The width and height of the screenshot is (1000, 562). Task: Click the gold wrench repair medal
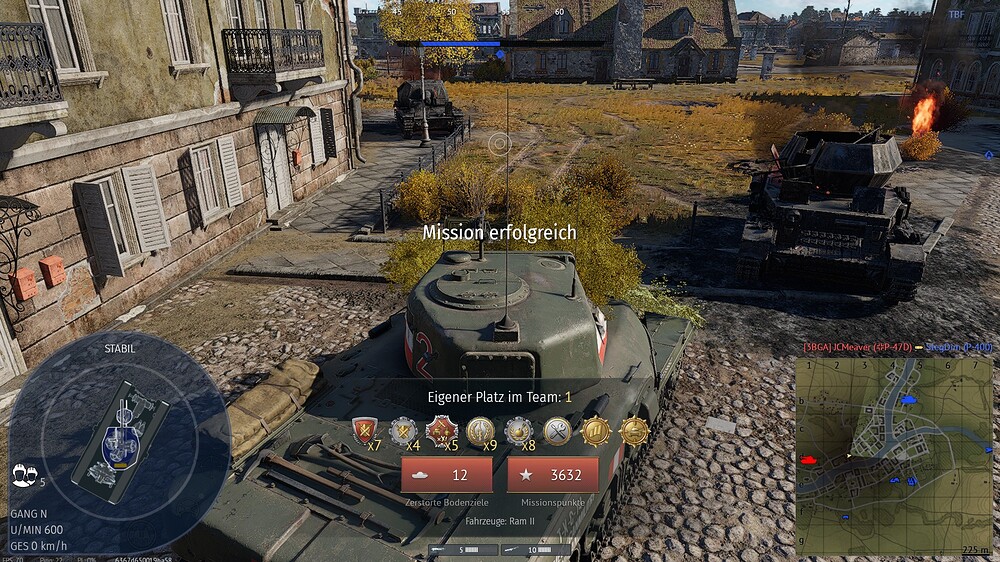coord(557,431)
